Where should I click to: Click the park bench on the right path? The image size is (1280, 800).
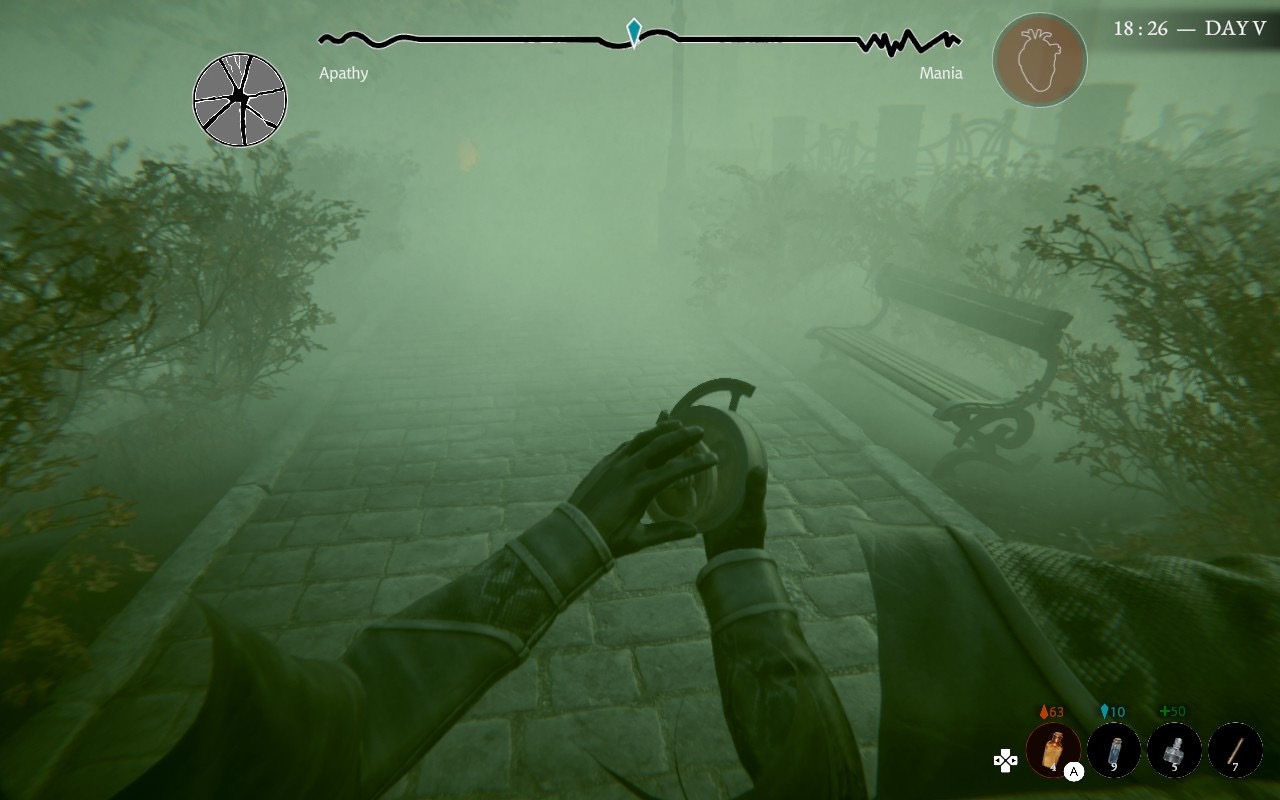point(935,350)
